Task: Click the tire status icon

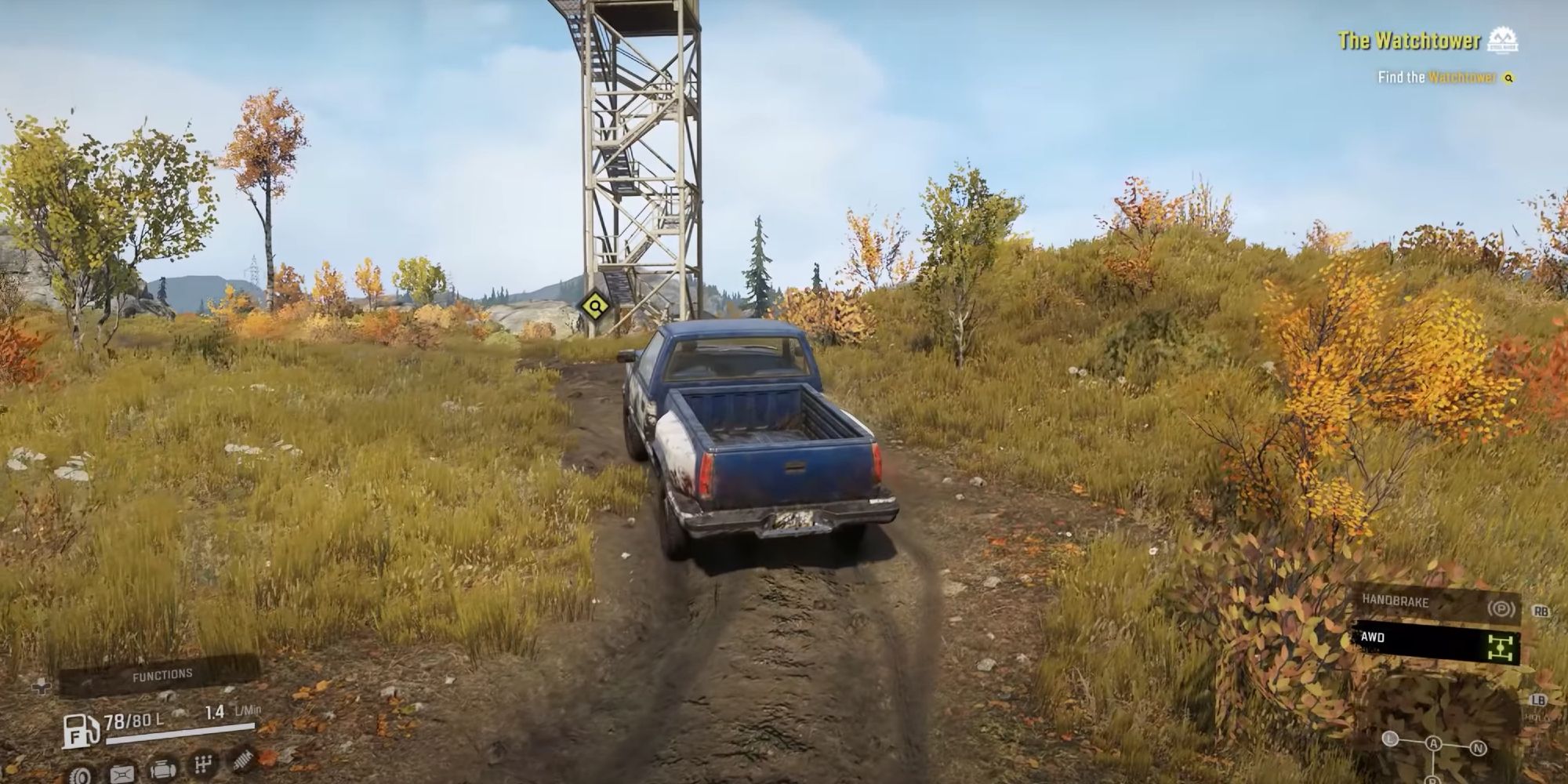Action: [79, 775]
